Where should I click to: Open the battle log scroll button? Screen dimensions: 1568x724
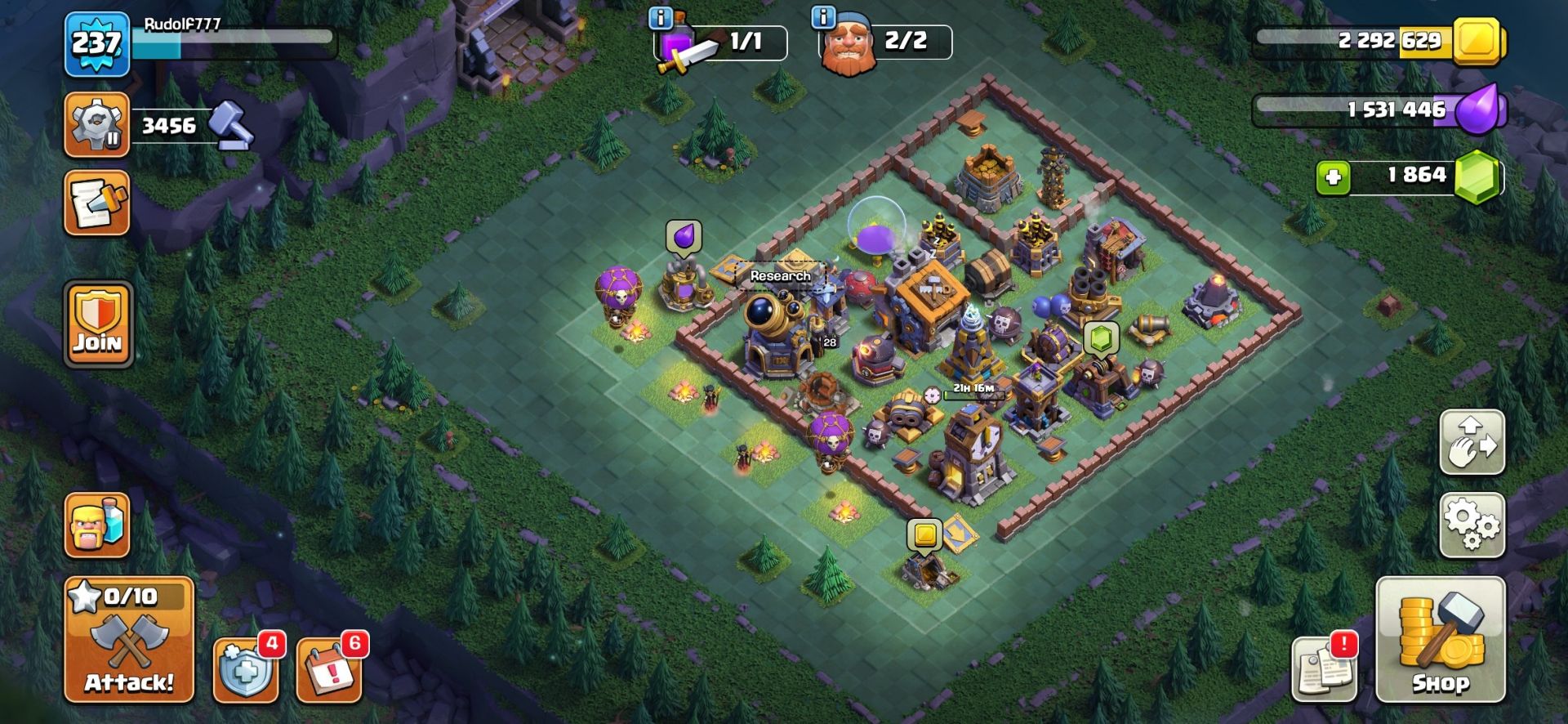coord(97,203)
